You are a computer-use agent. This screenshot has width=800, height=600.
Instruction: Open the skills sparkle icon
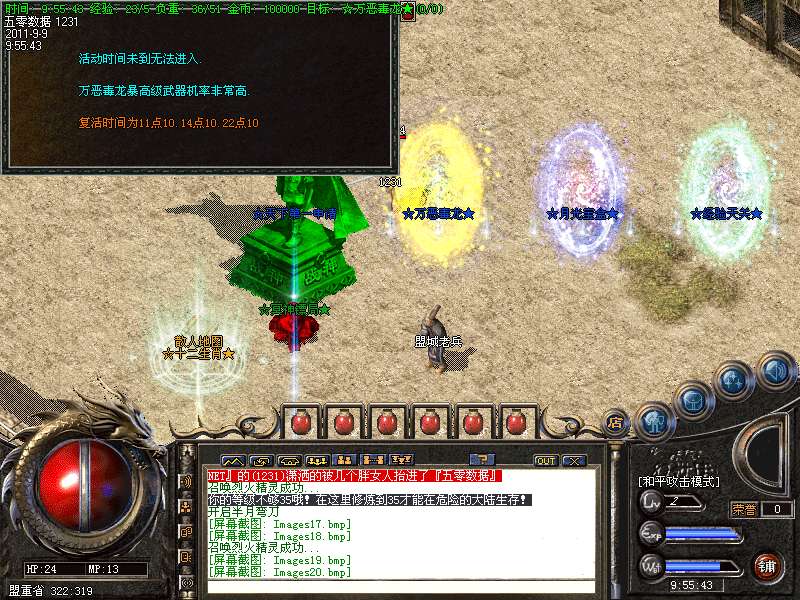pos(735,381)
